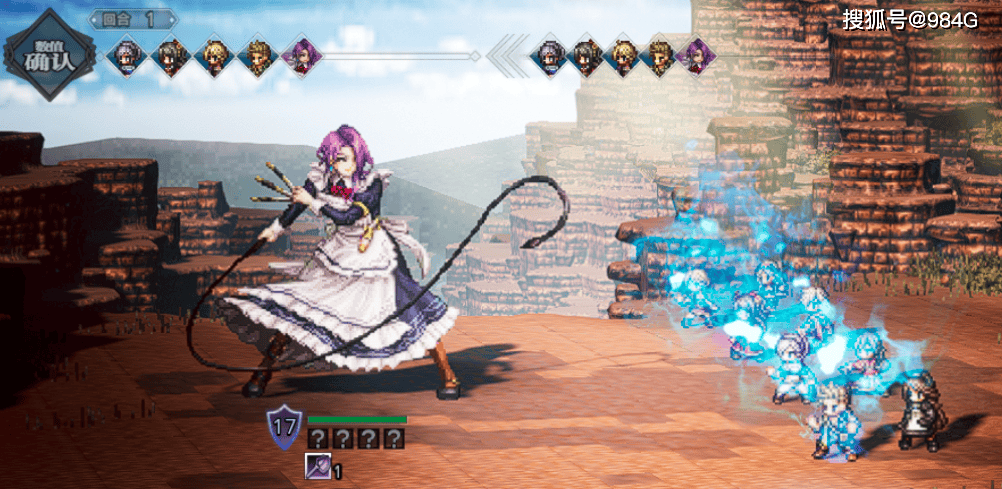The height and width of the screenshot is (489, 1002).
Task: Select the silver-haired portrait in current round order
Action: 126,54
